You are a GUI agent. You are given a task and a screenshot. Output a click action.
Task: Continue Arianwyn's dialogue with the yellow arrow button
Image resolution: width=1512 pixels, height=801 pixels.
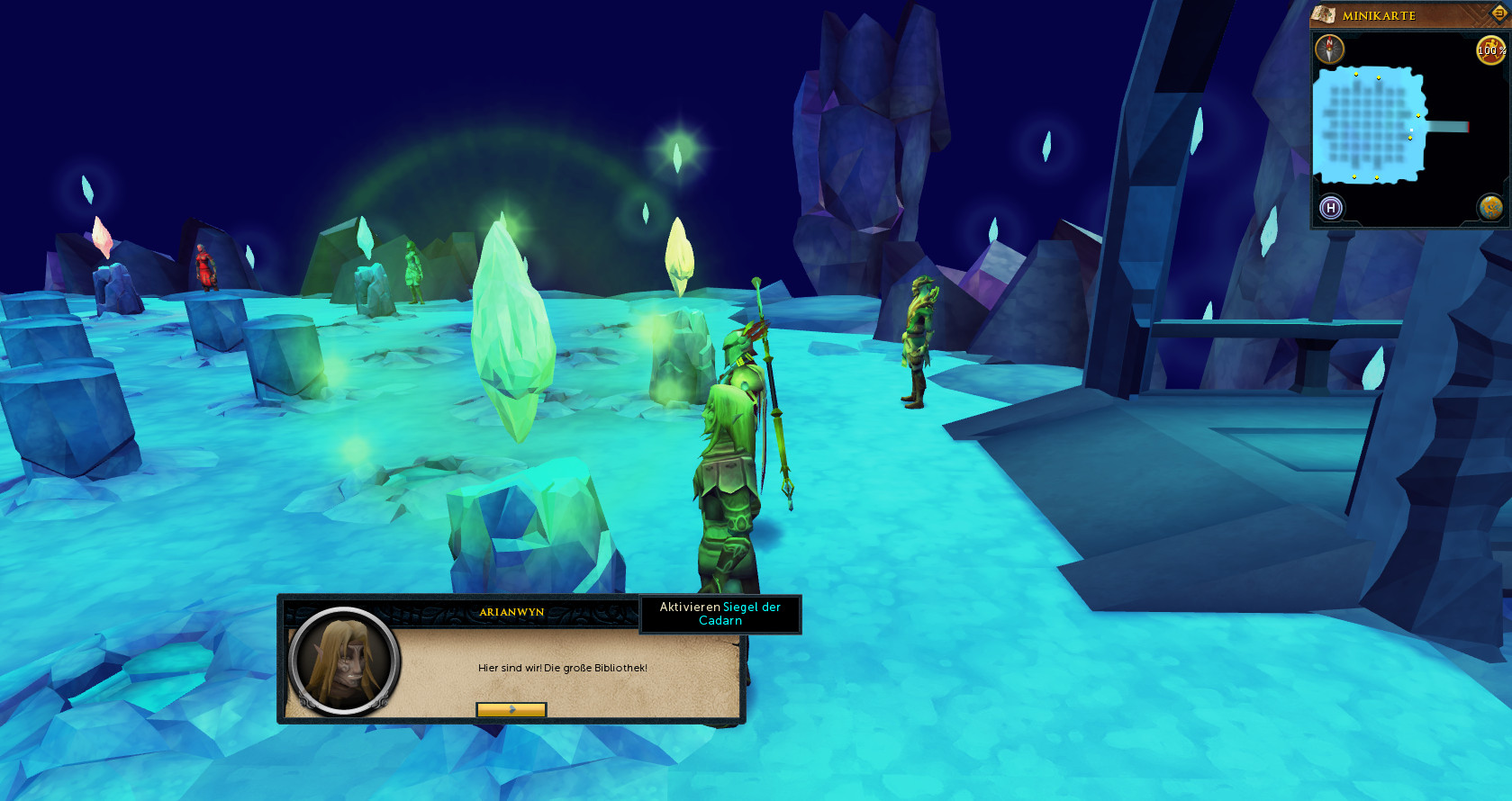tap(511, 709)
